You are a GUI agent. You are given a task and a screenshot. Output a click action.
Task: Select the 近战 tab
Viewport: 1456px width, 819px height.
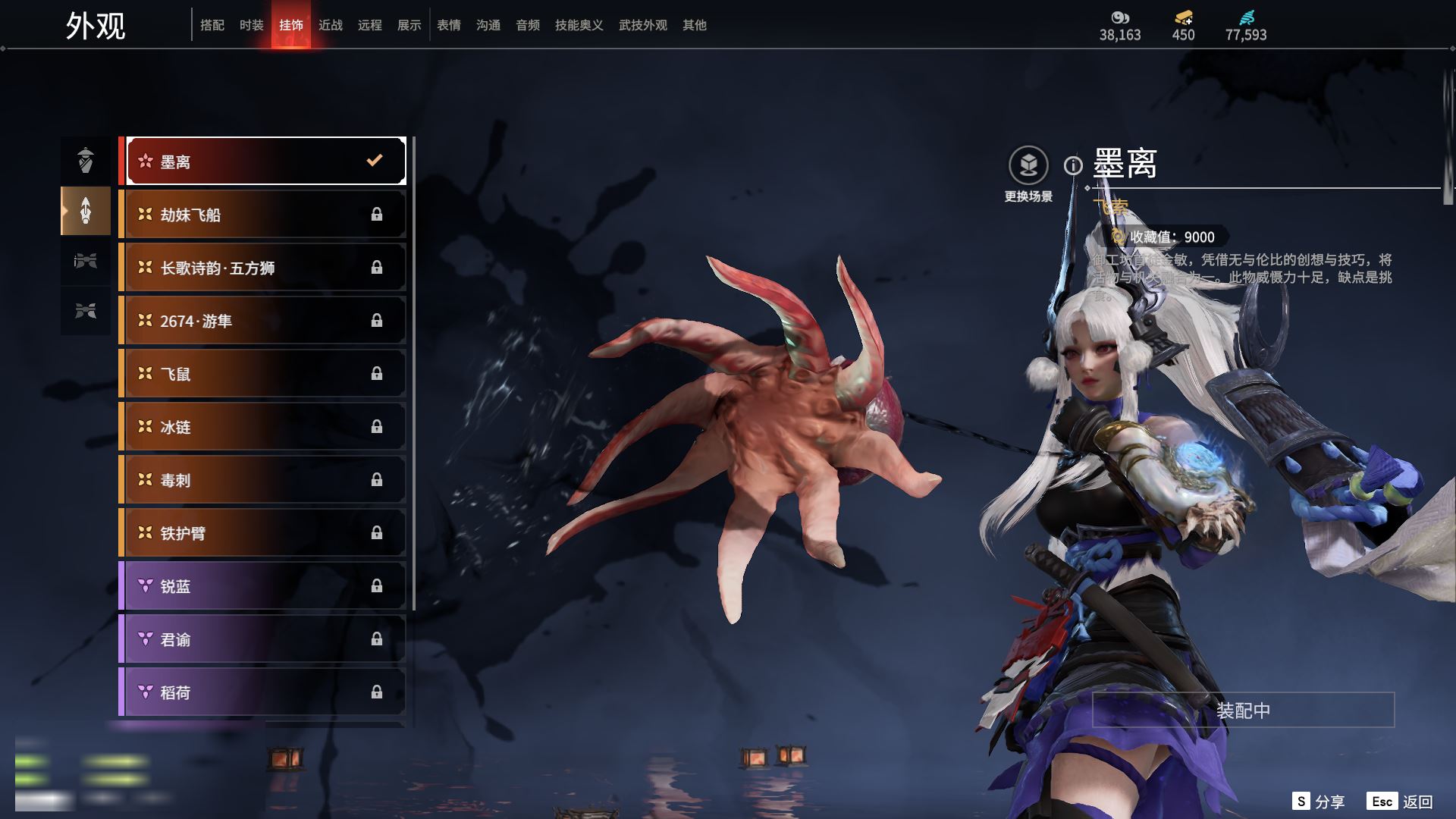(331, 26)
